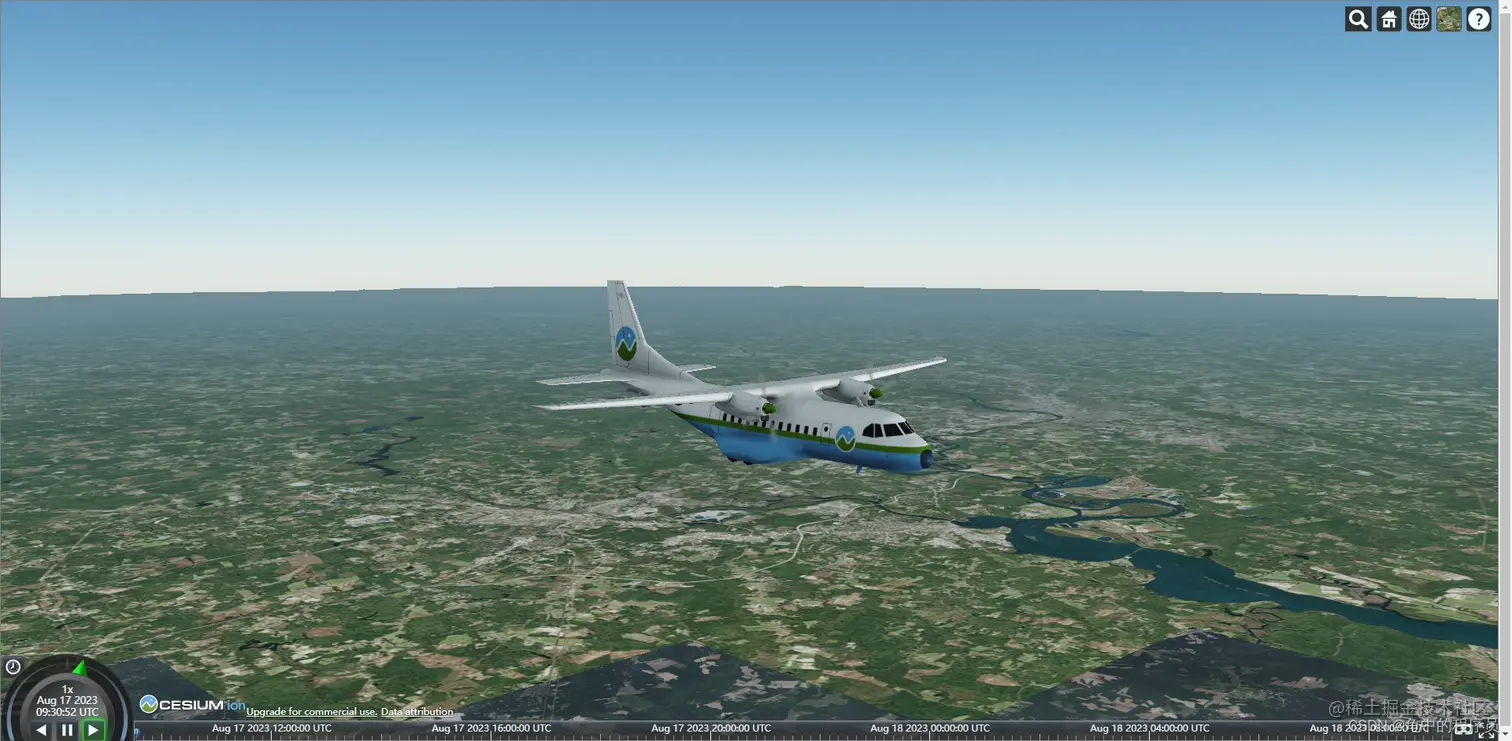Follow the Upgrade for commercial use link

click(311, 712)
